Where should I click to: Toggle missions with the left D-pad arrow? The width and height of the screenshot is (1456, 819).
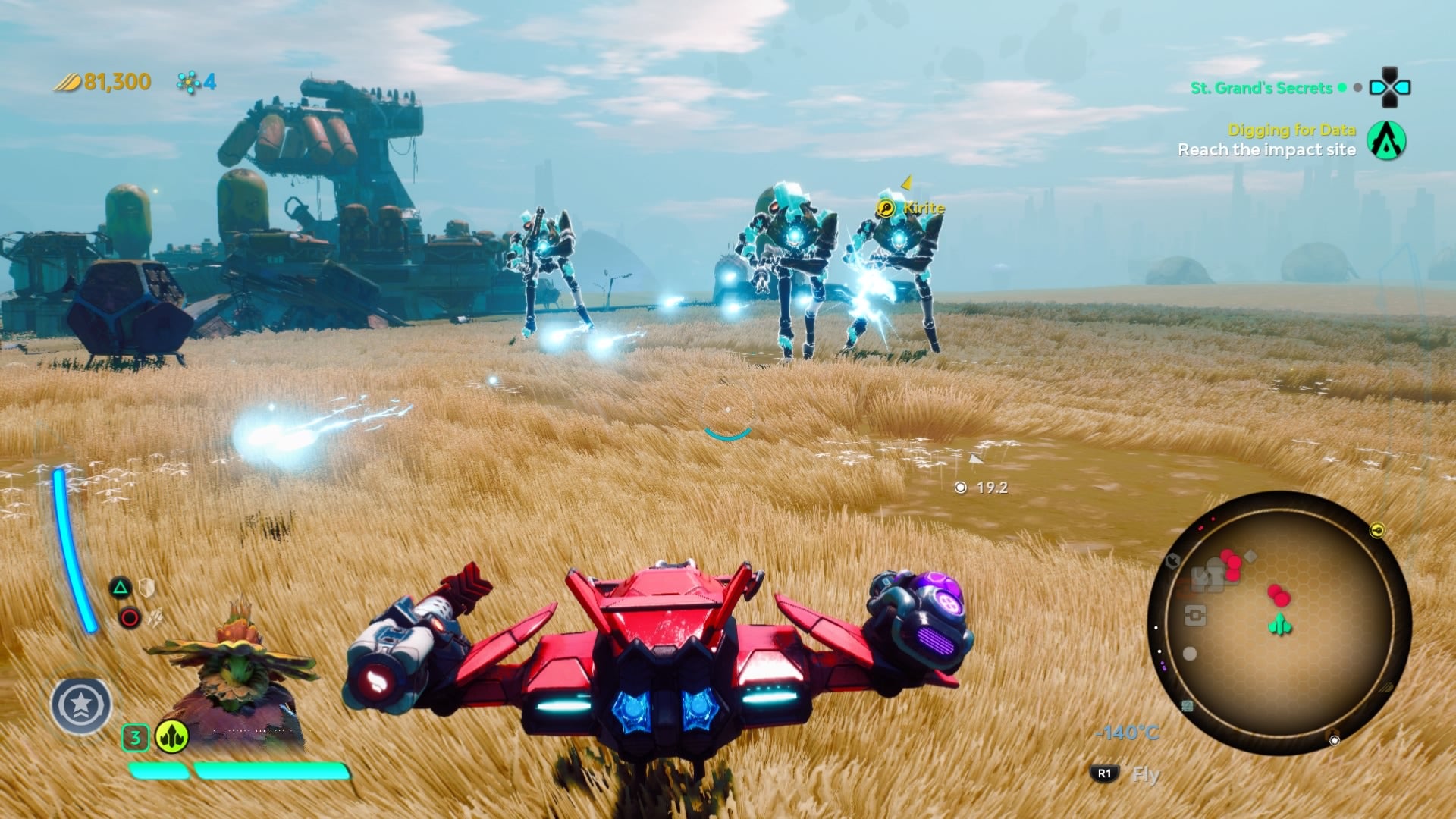pyautogui.click(x=1379, y=86)
